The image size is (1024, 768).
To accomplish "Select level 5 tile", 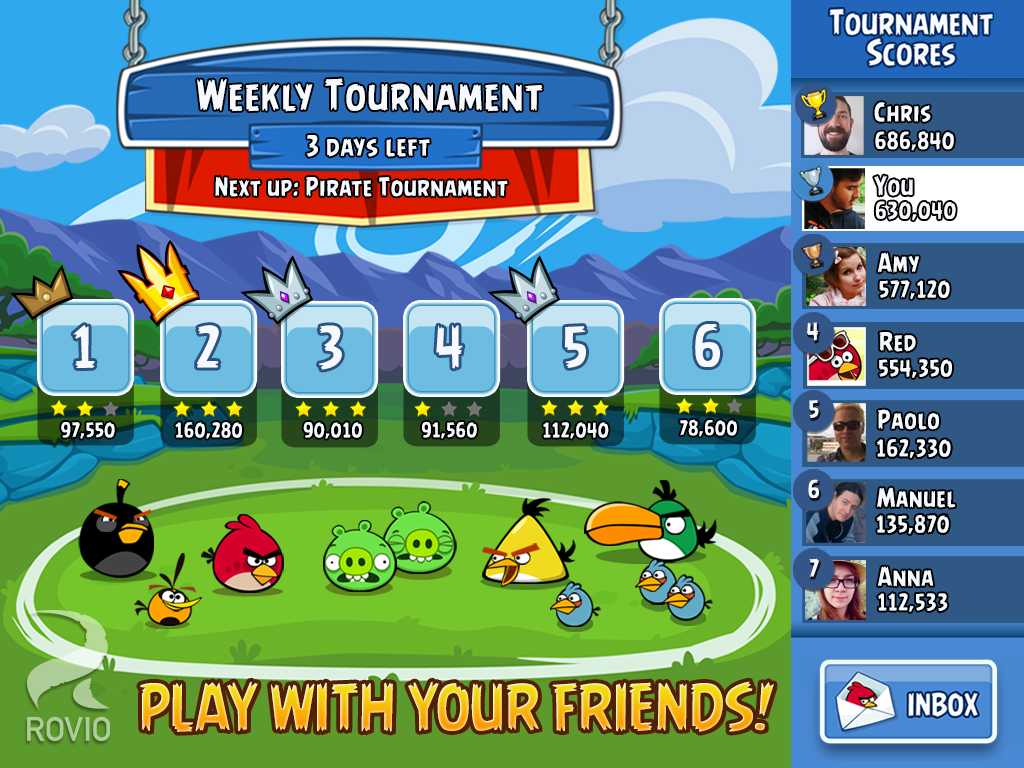I will pyautogui.click(x=575, y=347).
